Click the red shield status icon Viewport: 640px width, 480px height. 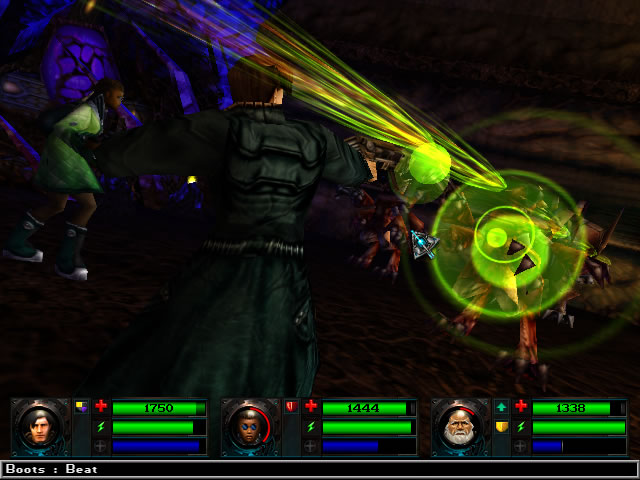292,407
